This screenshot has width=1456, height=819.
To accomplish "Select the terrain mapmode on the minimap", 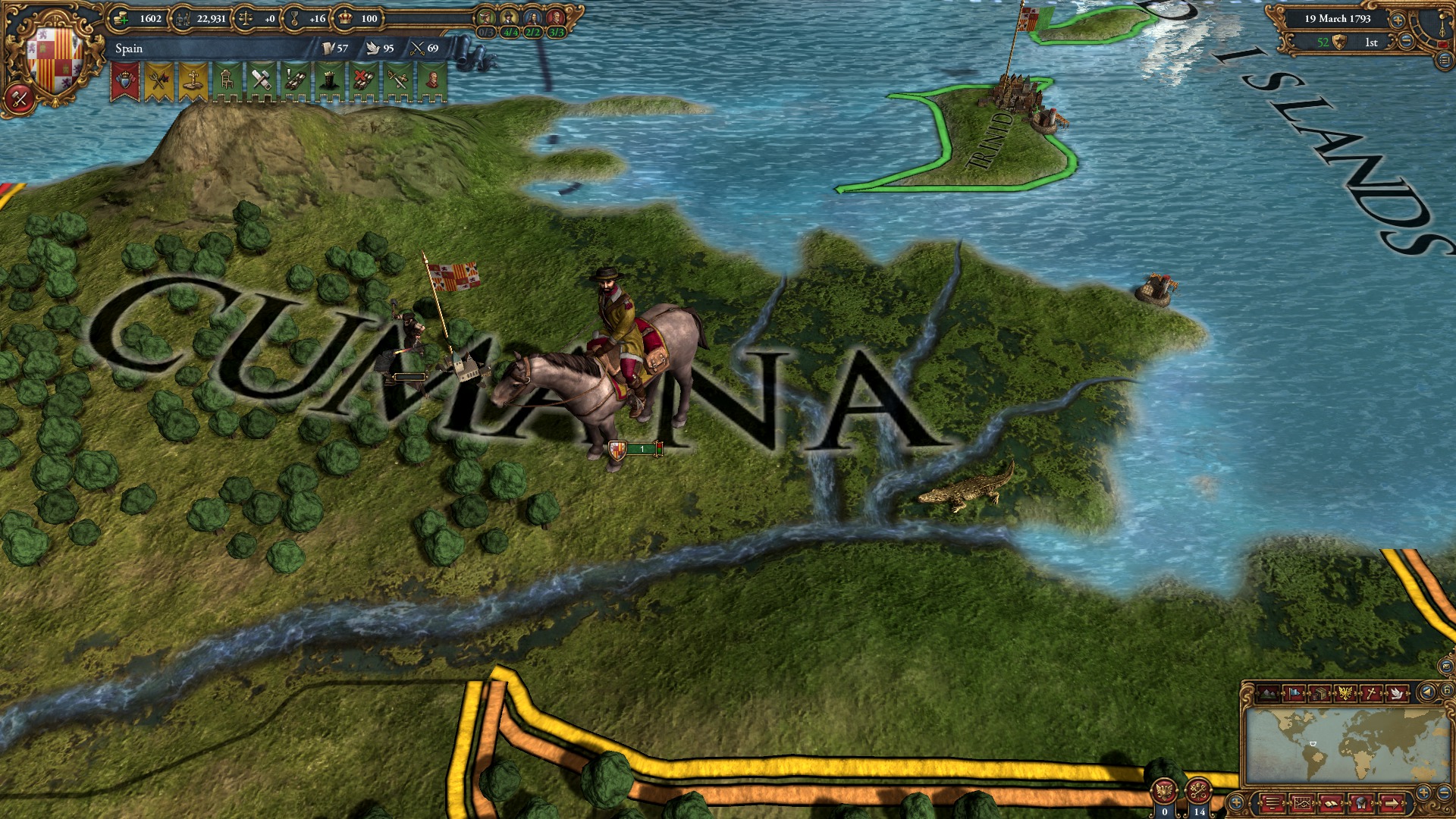I will click(x=1267, y=693).
